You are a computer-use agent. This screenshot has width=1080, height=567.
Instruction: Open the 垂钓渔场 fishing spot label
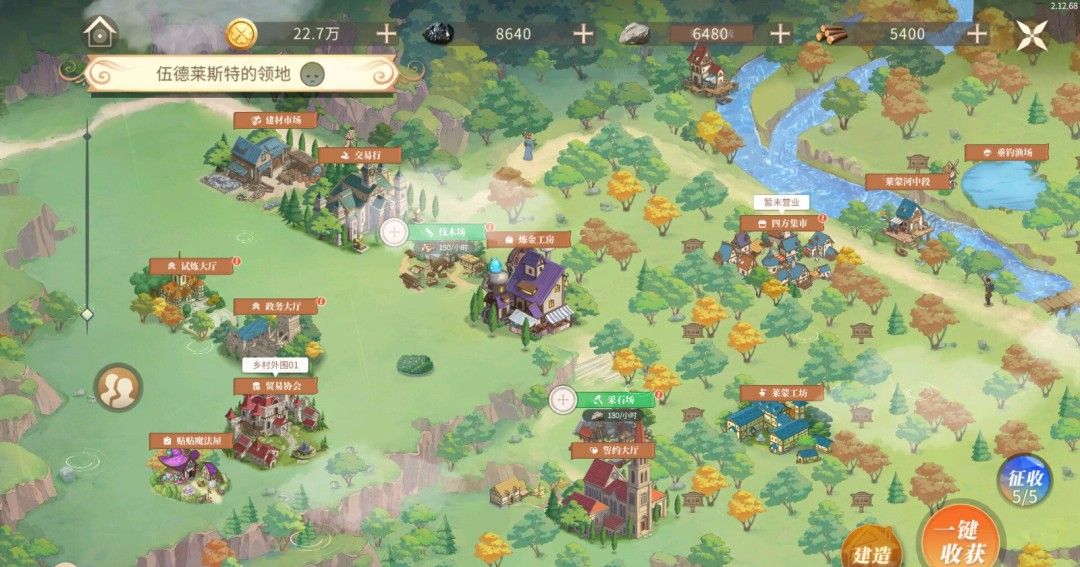(1006, 152)
